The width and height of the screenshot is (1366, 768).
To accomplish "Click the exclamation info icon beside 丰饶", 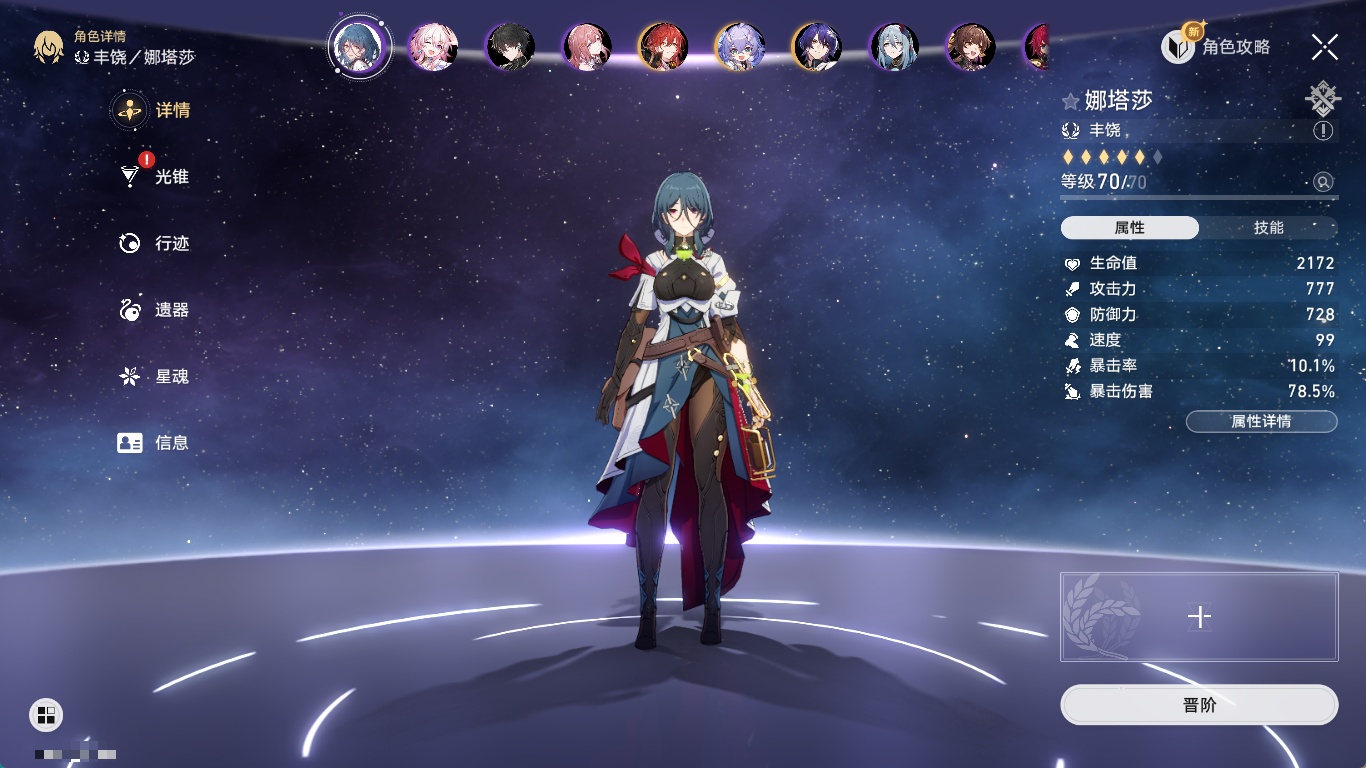I will point(1323,131).
